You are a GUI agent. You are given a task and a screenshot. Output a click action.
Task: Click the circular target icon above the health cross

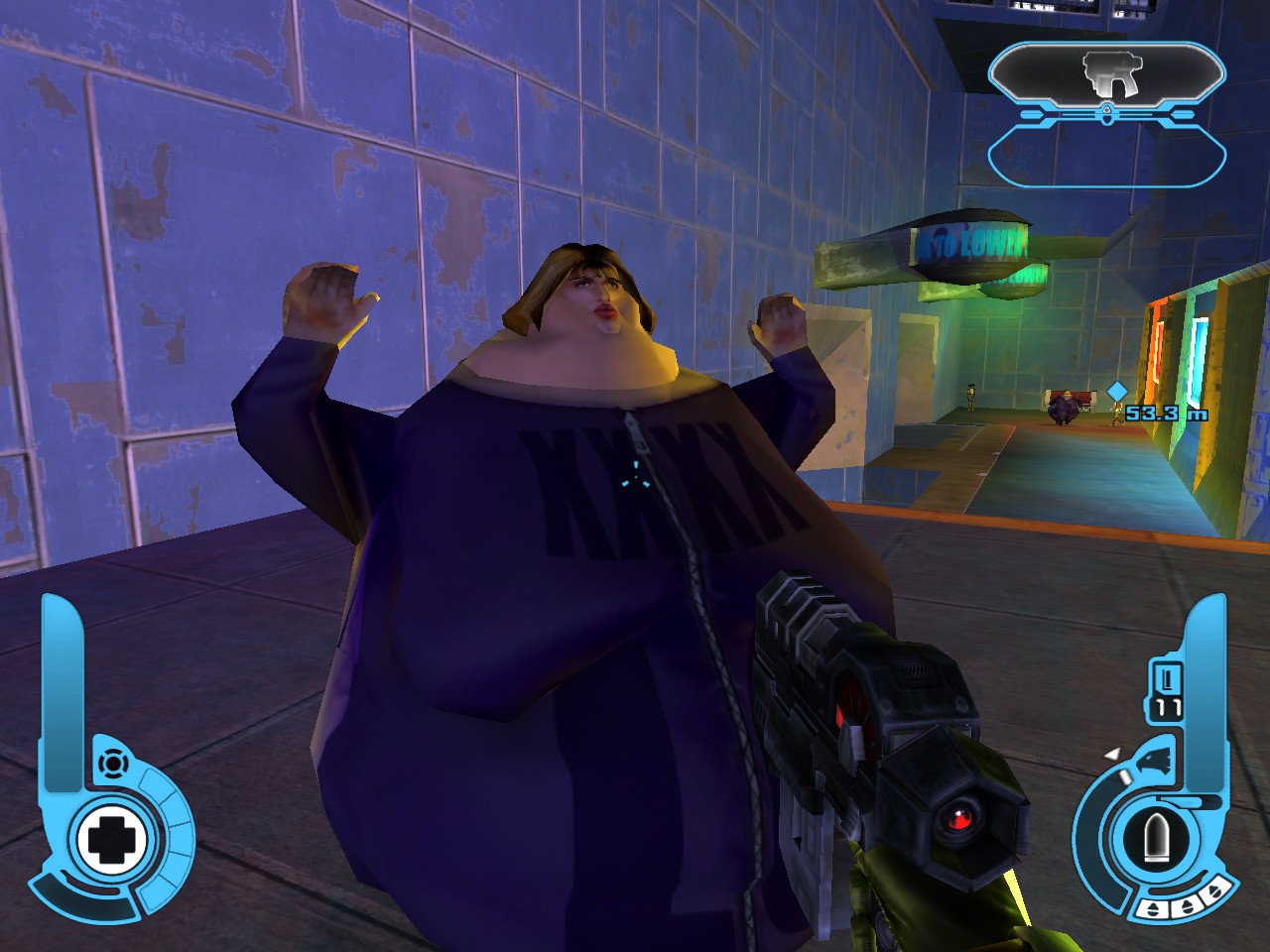tap(114, 764)
